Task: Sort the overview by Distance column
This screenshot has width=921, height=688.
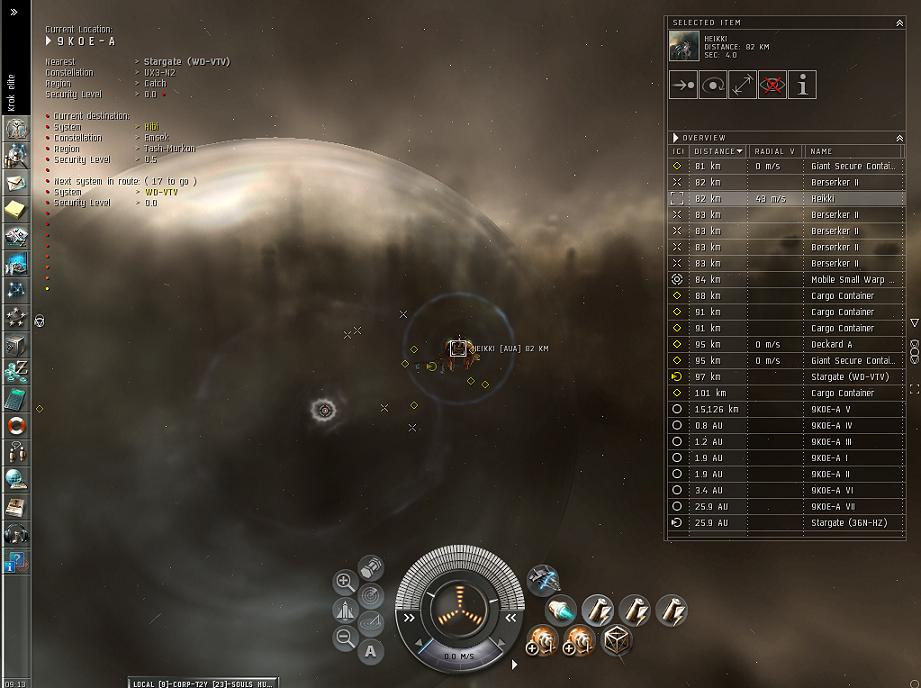Action: [x=718, y=151]
